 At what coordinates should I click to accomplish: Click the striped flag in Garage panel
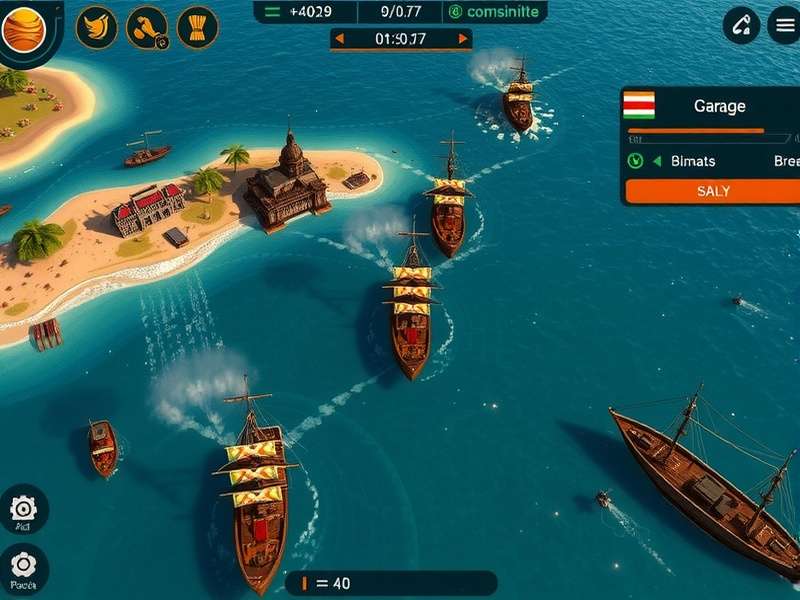point(638,105)
